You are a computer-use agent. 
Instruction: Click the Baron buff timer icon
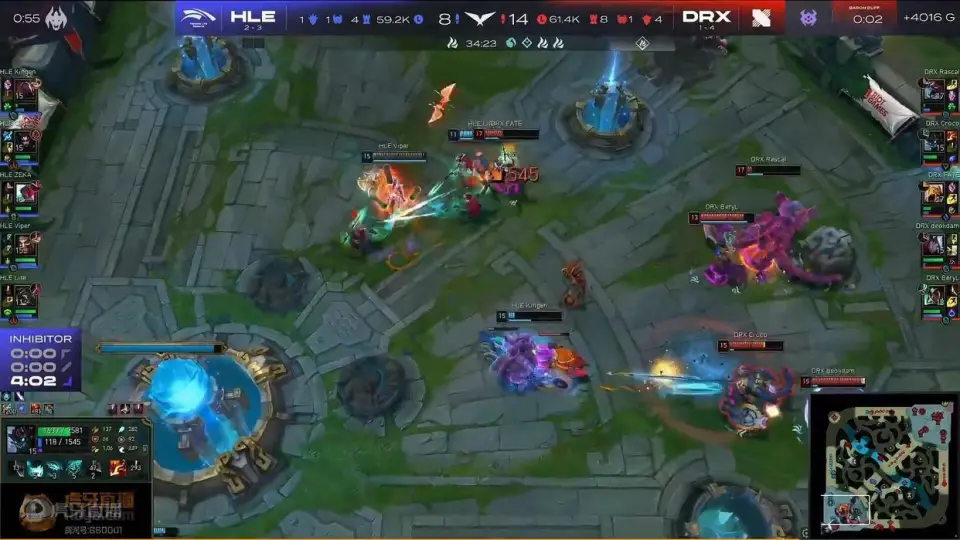pos(808,17)
